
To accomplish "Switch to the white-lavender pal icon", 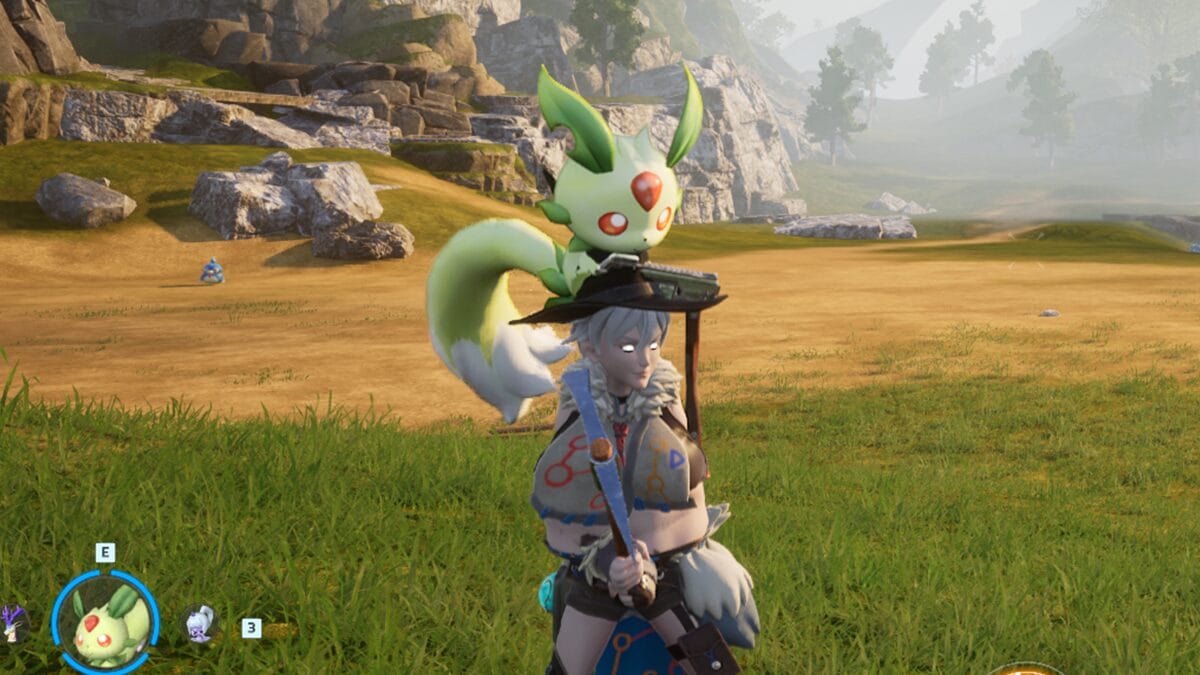I will pos(200,624).
